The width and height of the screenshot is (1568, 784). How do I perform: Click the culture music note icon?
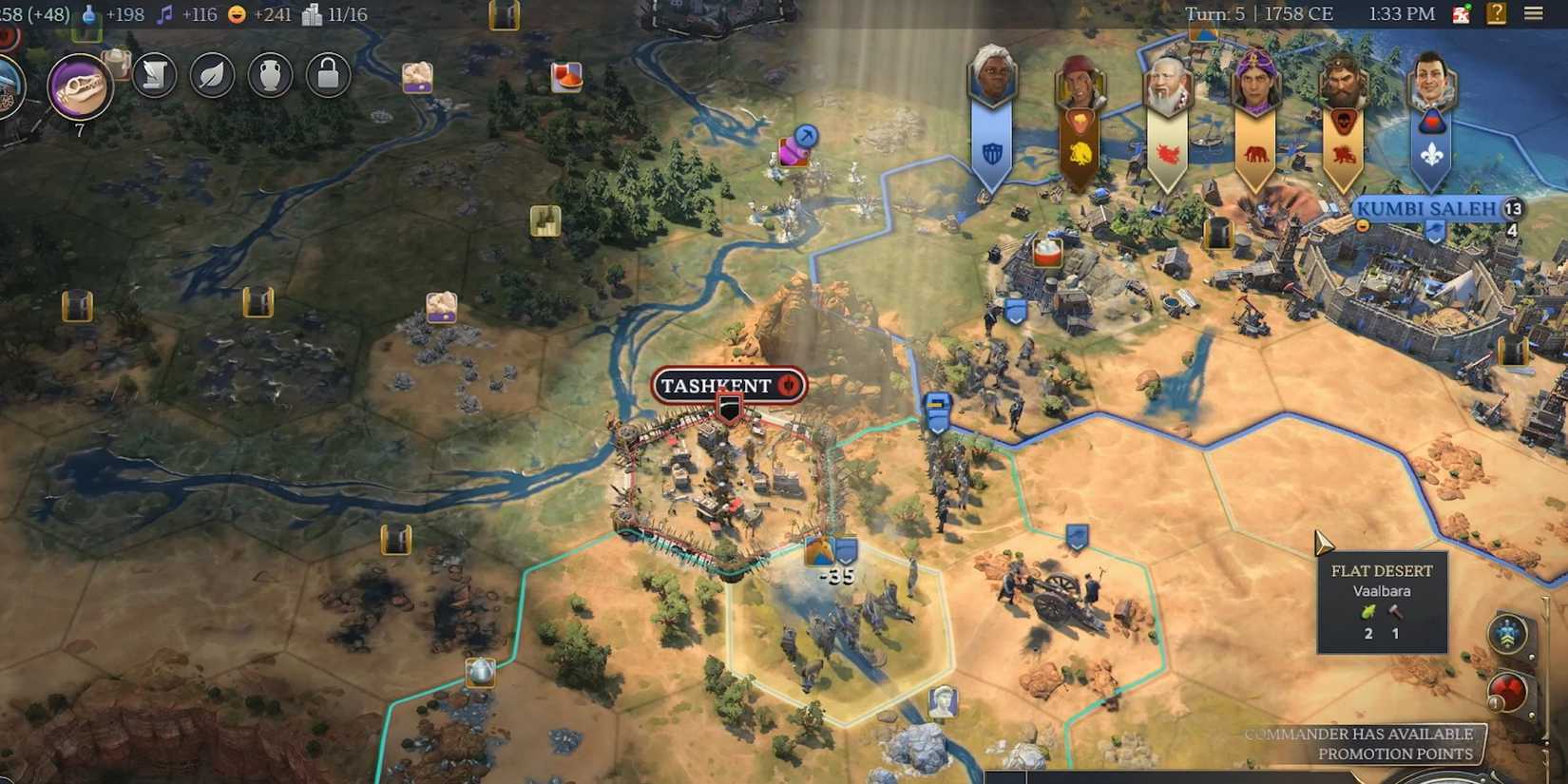point(163,14)
